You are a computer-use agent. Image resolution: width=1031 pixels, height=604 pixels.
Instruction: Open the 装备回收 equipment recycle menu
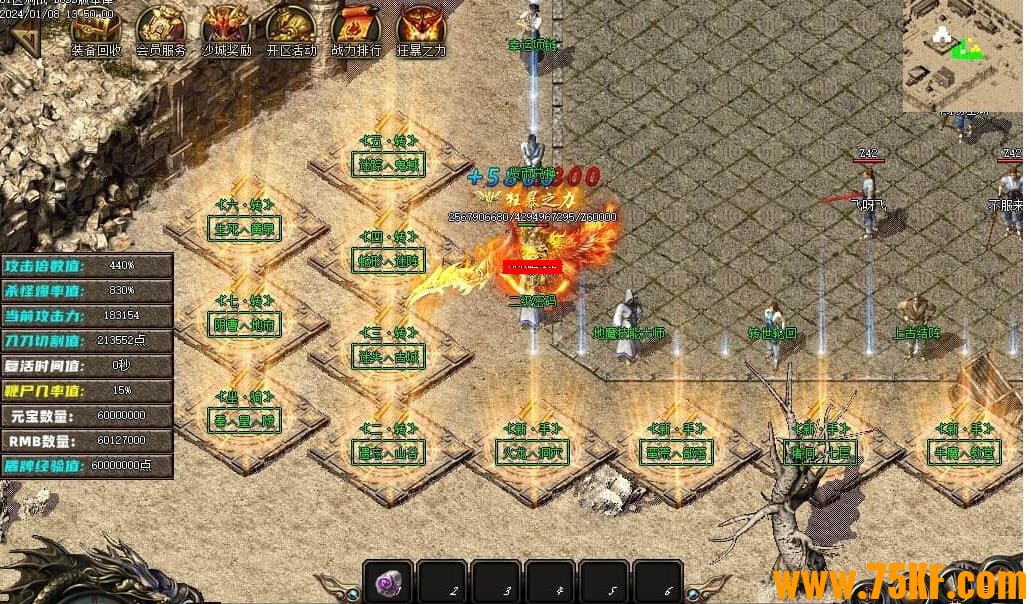click(x=96, y=29)
